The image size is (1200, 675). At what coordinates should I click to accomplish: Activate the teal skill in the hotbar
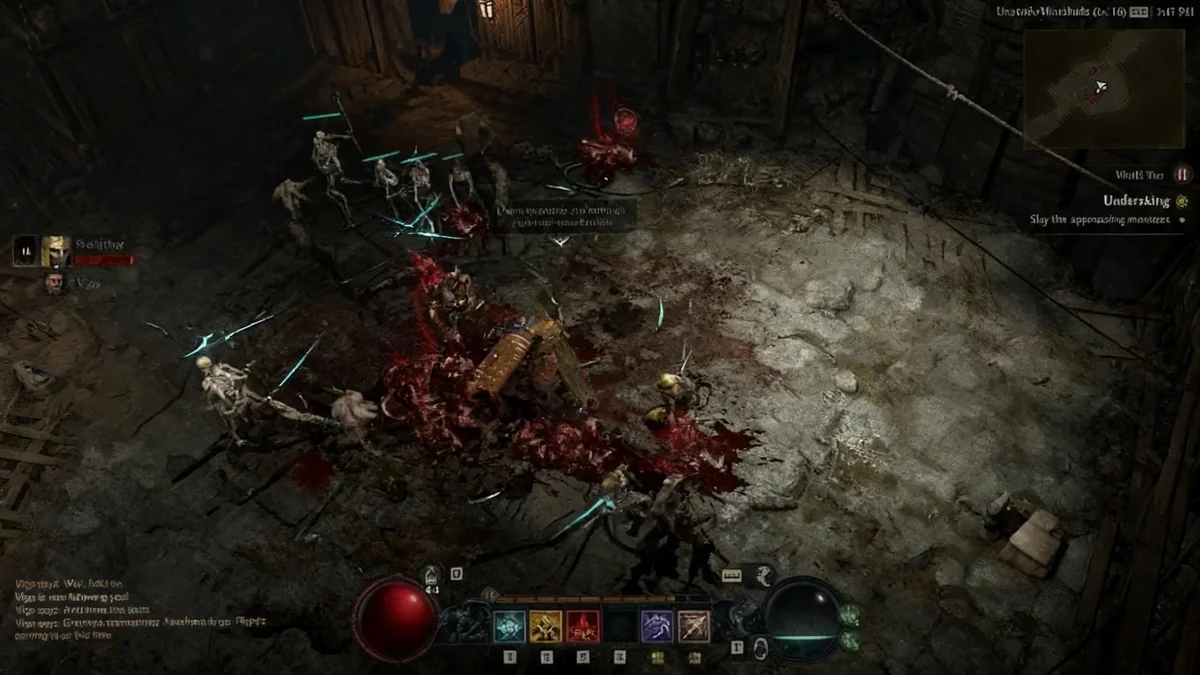[x=510, y=626]
